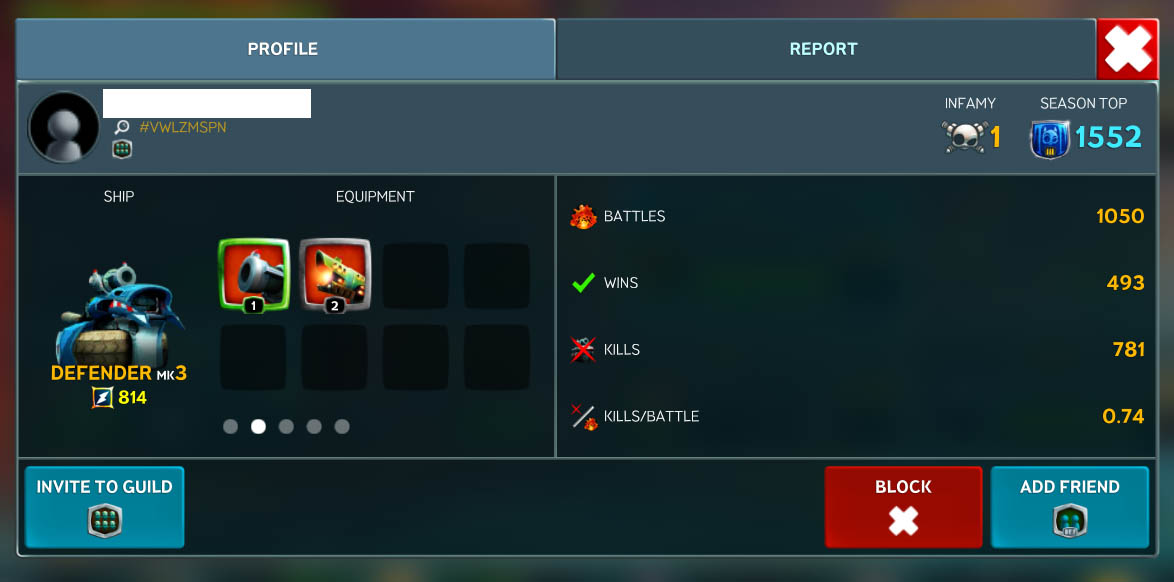Tap the Infamy skull icon

962,137
